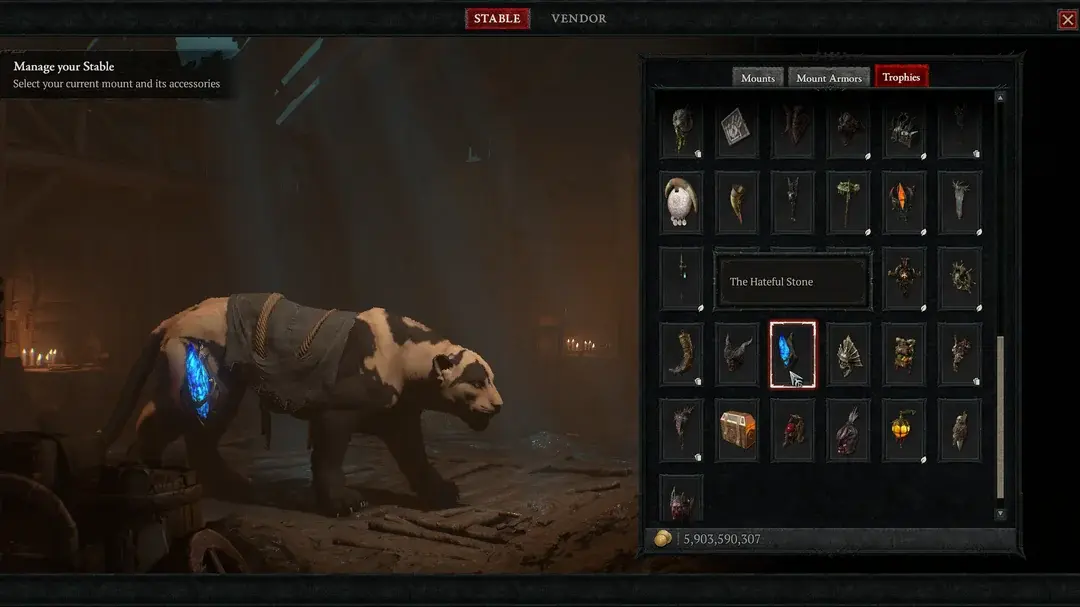Pick the white ram skull trophy
The height and width of the screenshot is (607, 1080).
point(681,202)
